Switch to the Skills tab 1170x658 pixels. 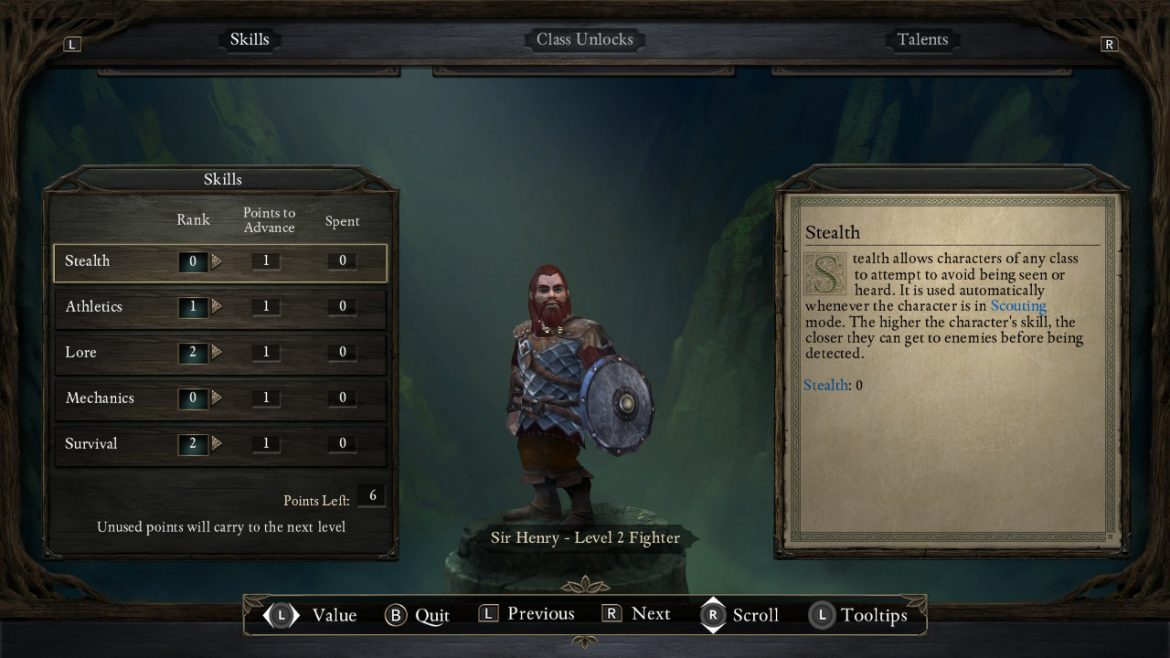click(249, 40)
